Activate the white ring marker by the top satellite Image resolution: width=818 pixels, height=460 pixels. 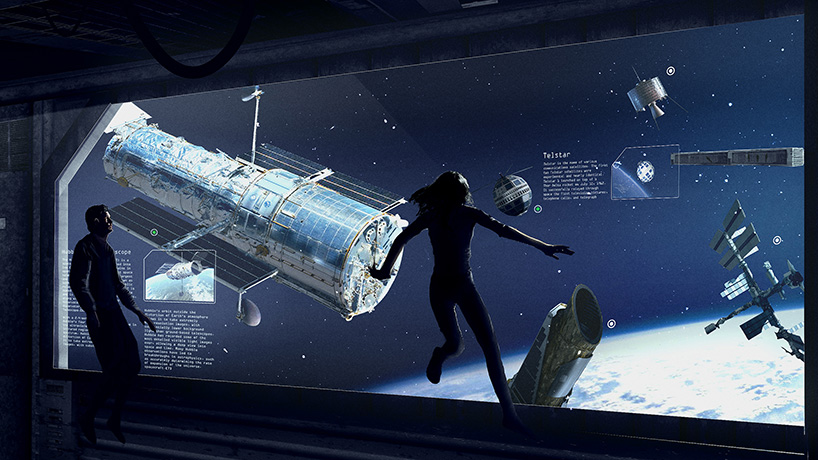670,71
